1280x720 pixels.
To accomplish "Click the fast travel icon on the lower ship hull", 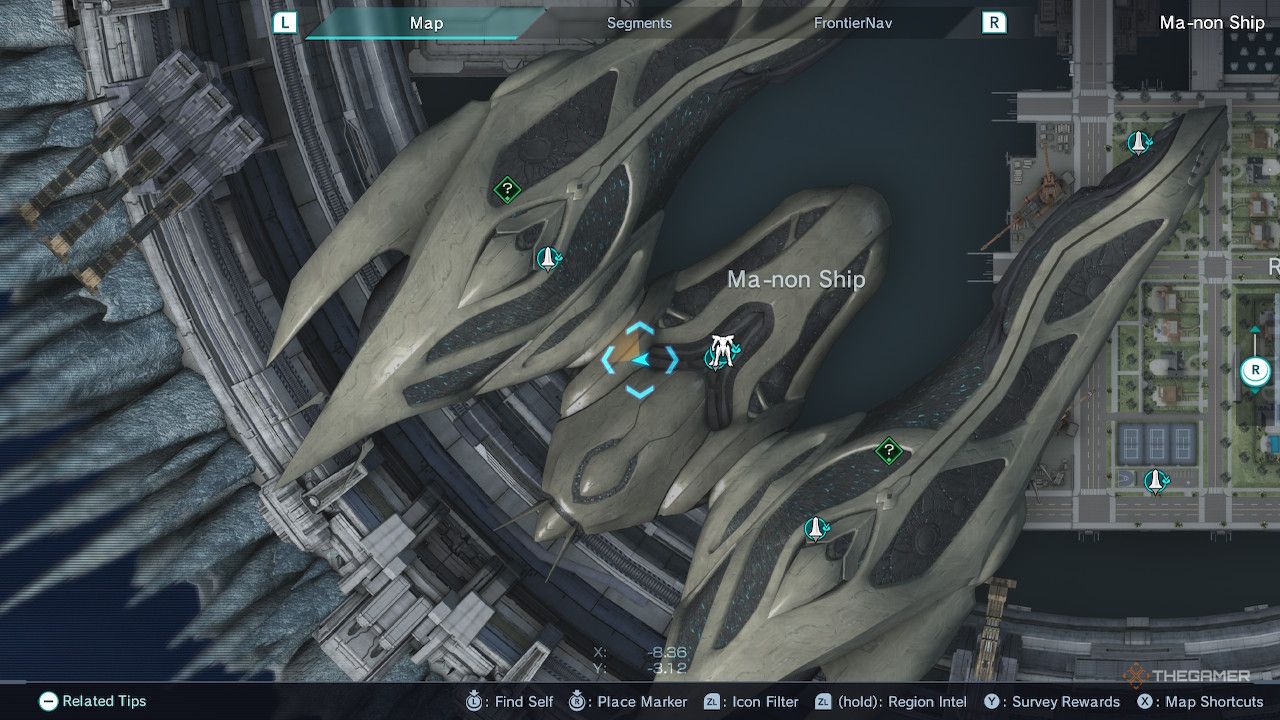I will click(x=817, y=527).
